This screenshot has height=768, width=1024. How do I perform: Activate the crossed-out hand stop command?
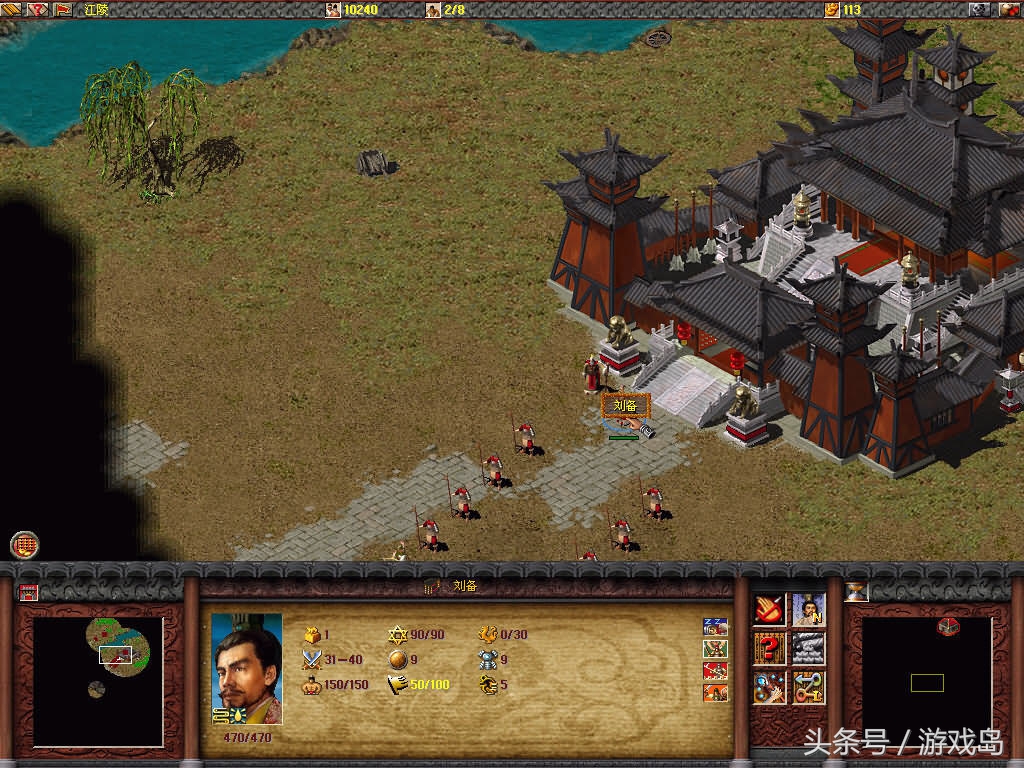tap(769, 609)
